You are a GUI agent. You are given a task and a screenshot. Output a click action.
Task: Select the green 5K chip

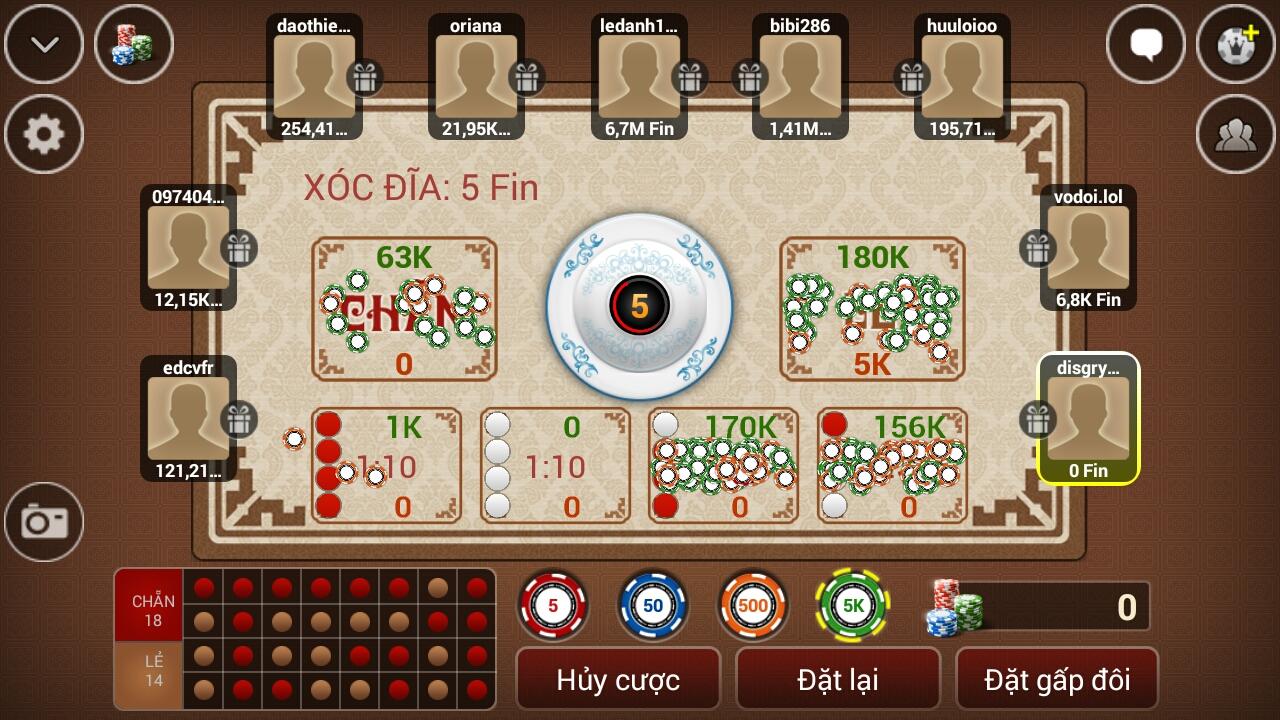point(852,605)
